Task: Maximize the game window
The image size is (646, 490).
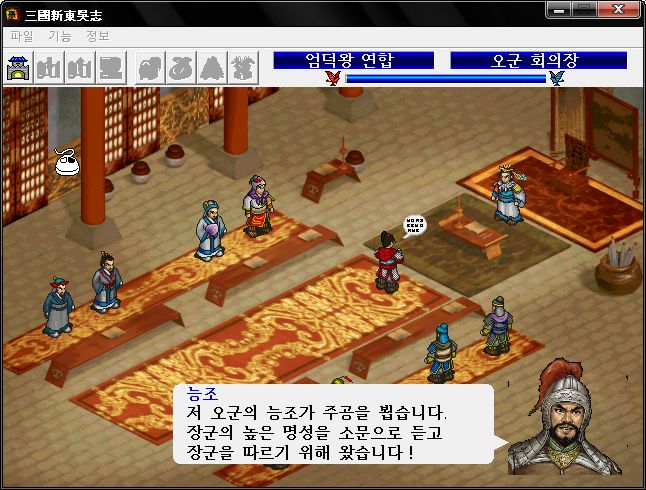Action: (x=585, y=9)
